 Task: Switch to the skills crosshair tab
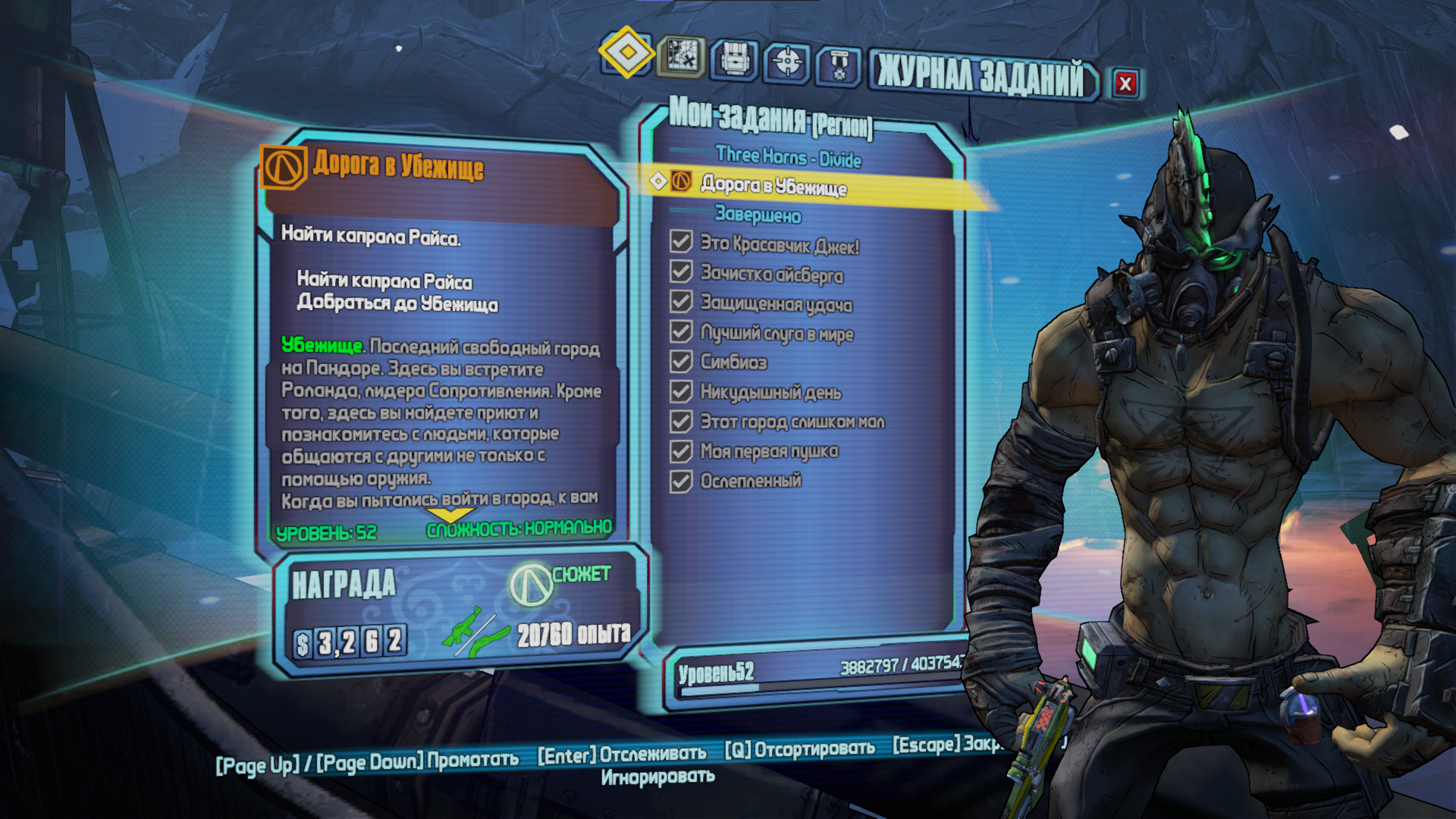click(x=787, y=62)
